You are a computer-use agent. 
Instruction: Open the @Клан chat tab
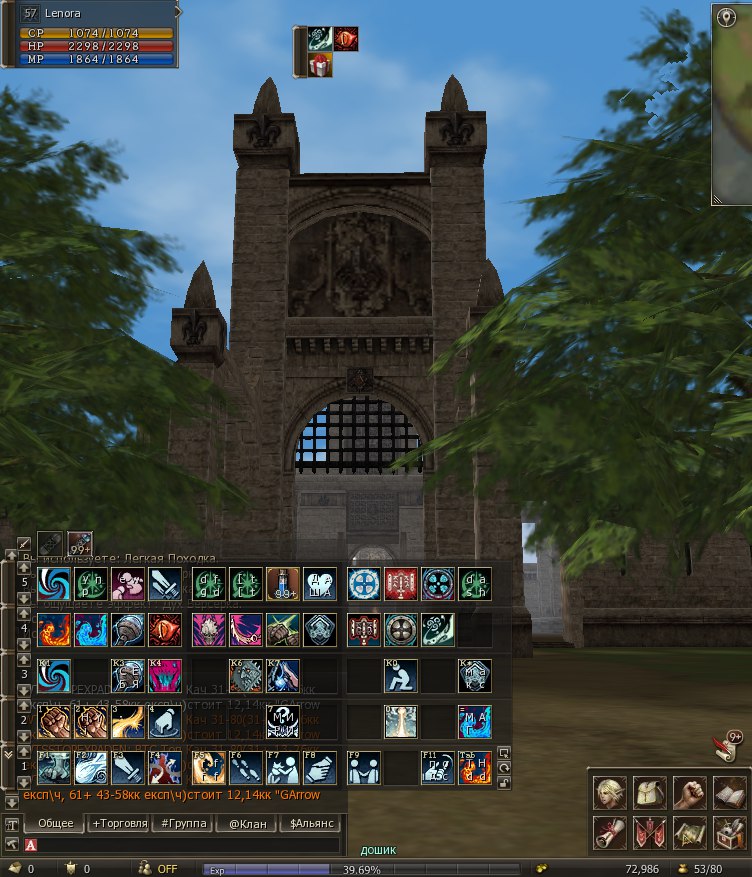(245, 824)
